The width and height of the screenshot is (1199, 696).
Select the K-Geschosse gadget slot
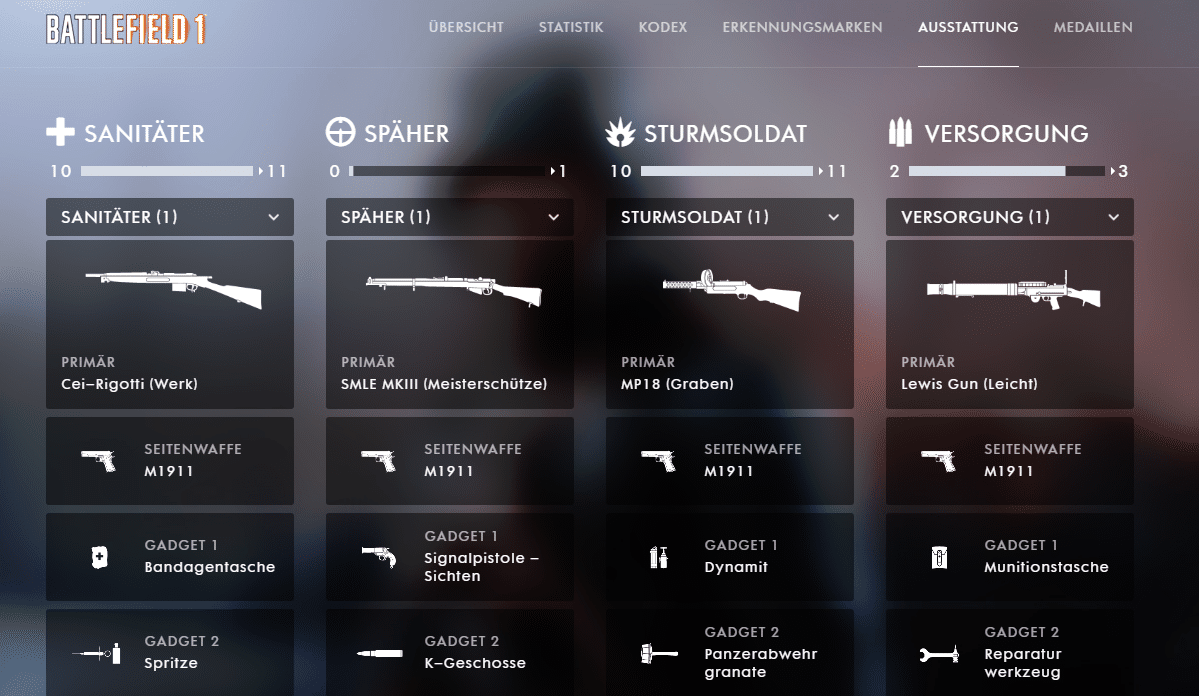[450, 653]
